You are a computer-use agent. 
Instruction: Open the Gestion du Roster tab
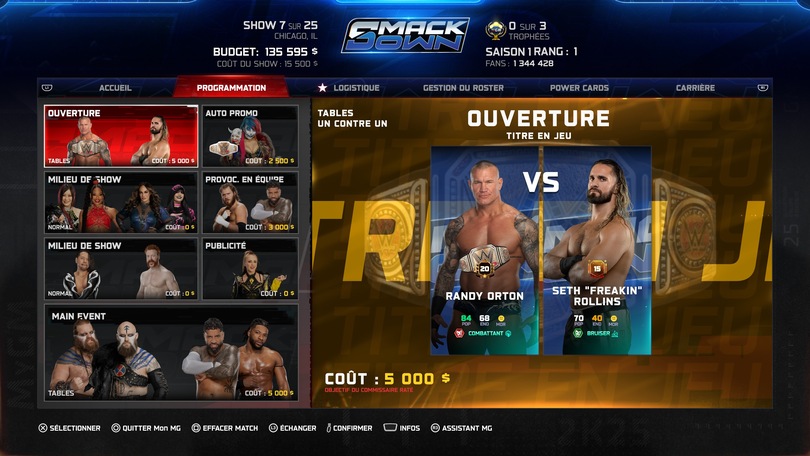[x=464, y=88]
